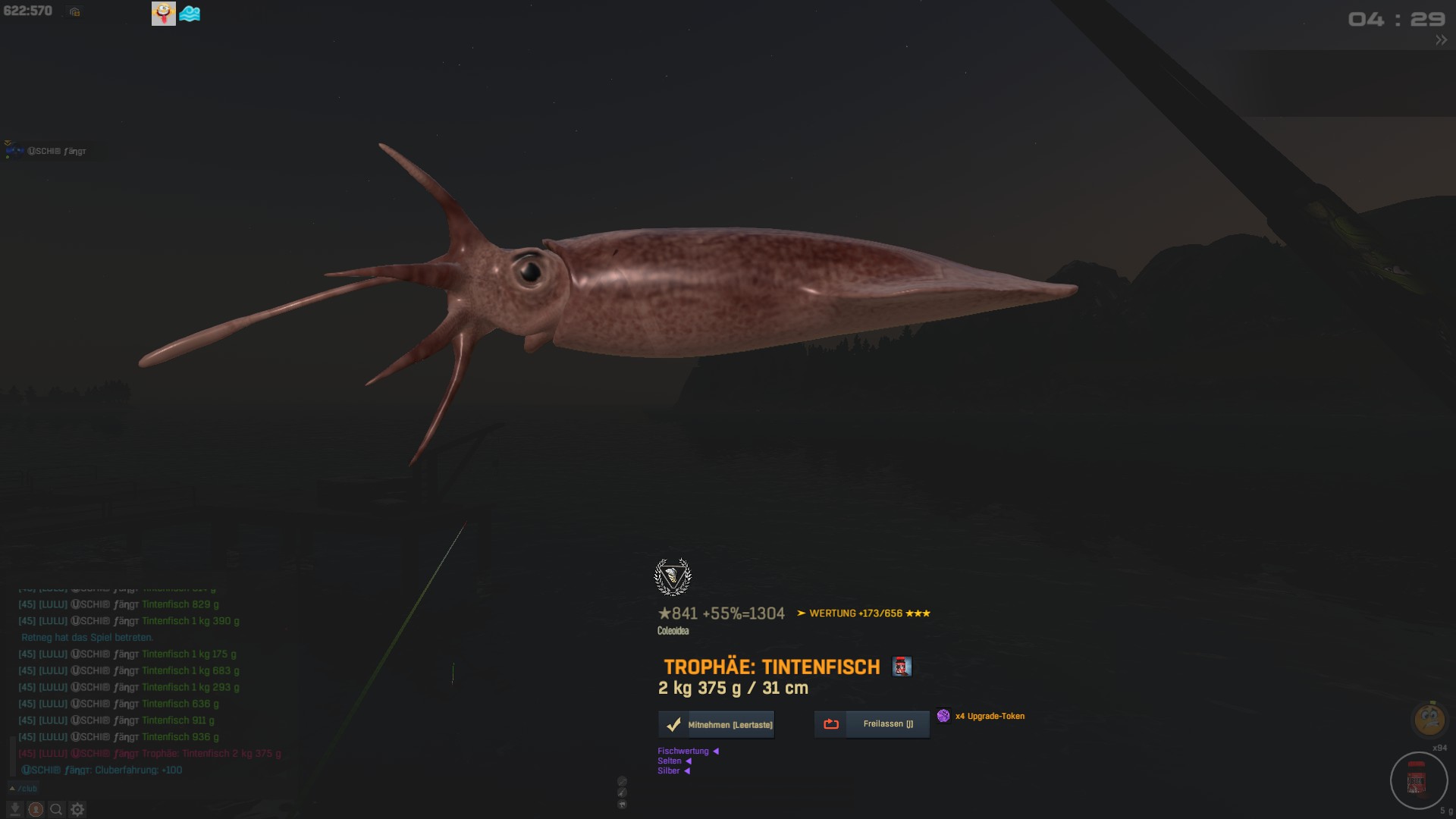The image size is (1456, 819).
Task: Open the scared emoji face icon
Action: (x=1429, y=719)
